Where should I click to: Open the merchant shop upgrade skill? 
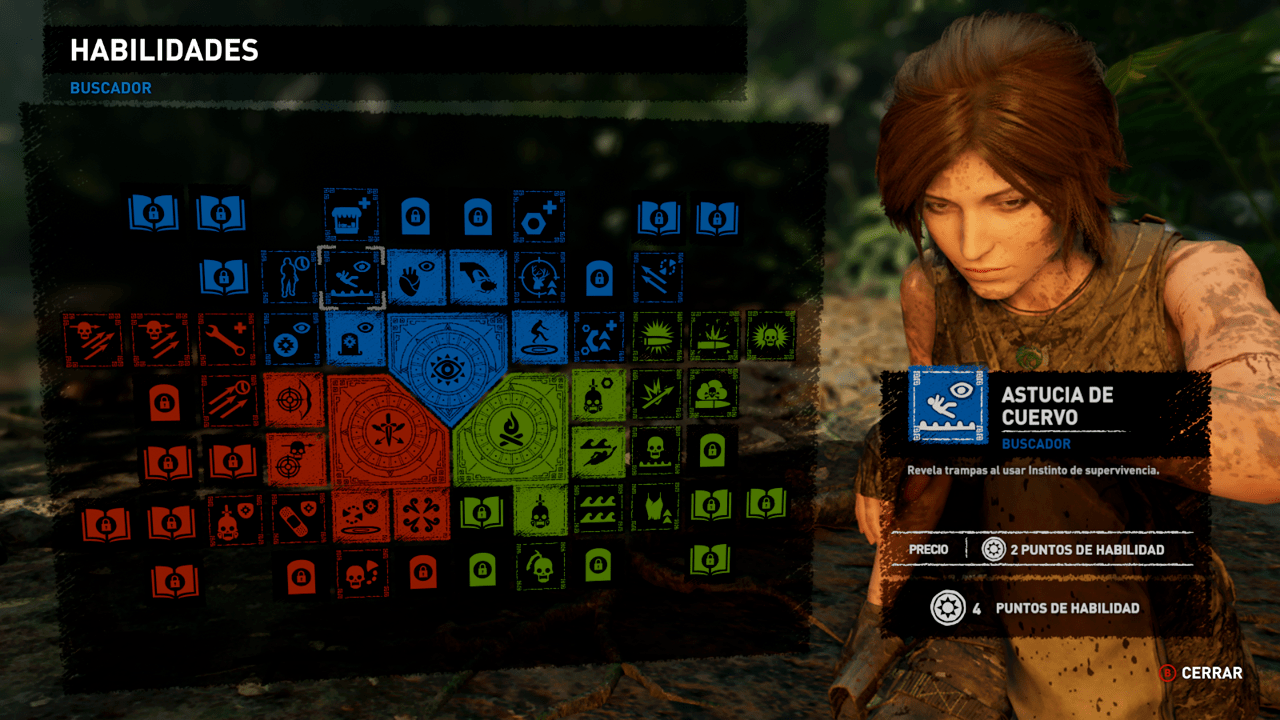[x=352, y=212]
